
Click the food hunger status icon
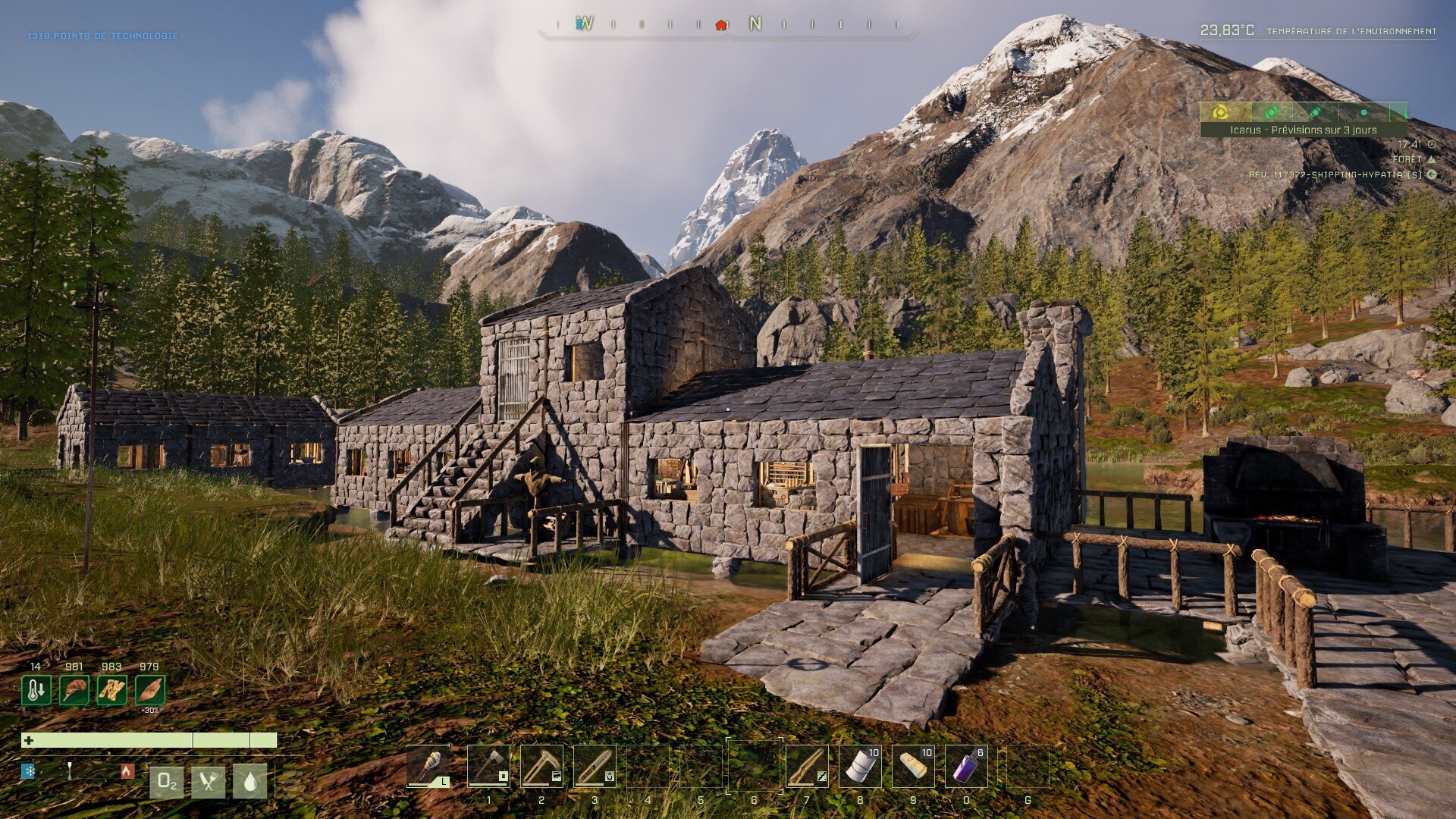208,782
